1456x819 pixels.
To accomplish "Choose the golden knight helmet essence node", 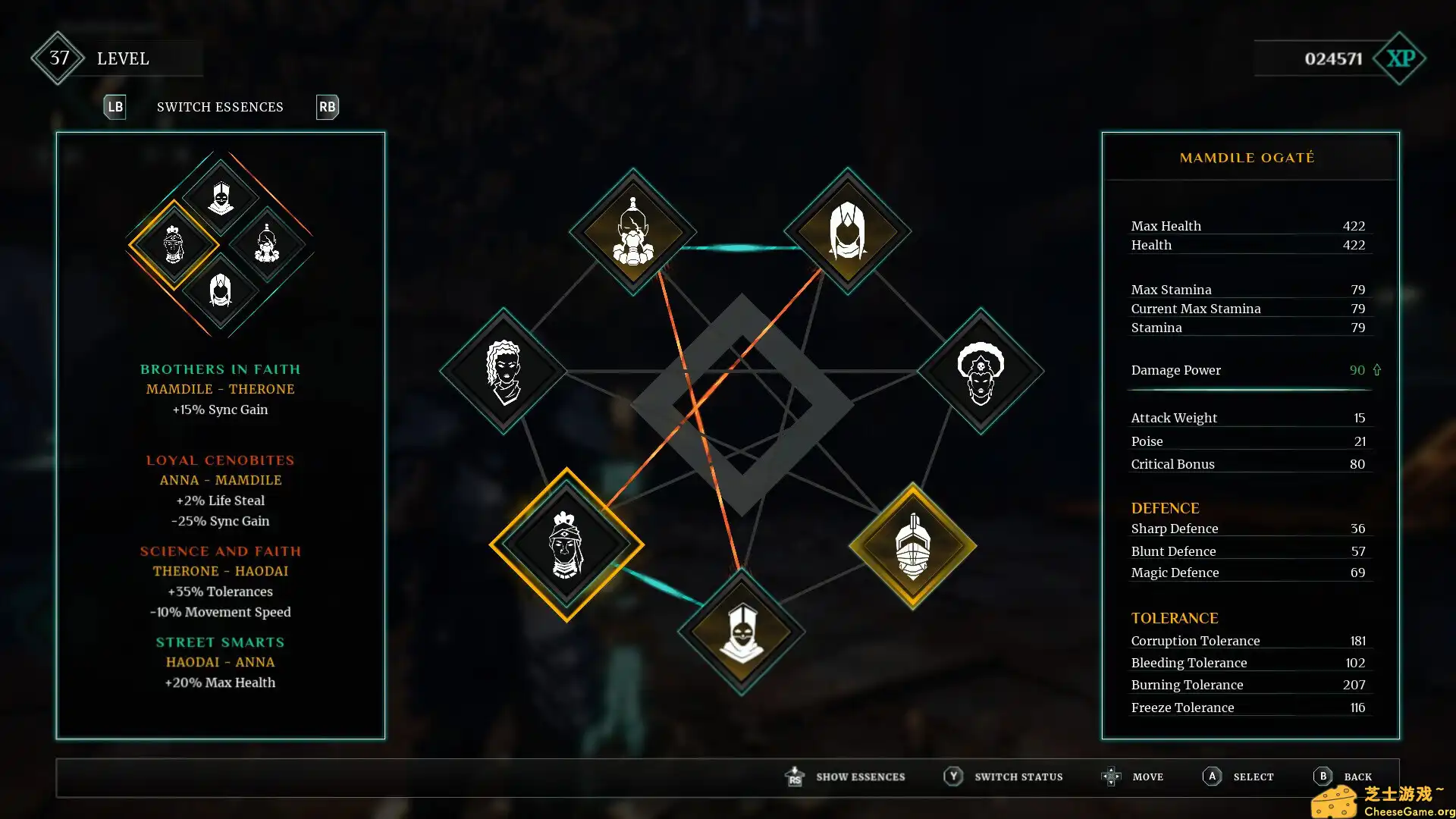I will point(913,546).
